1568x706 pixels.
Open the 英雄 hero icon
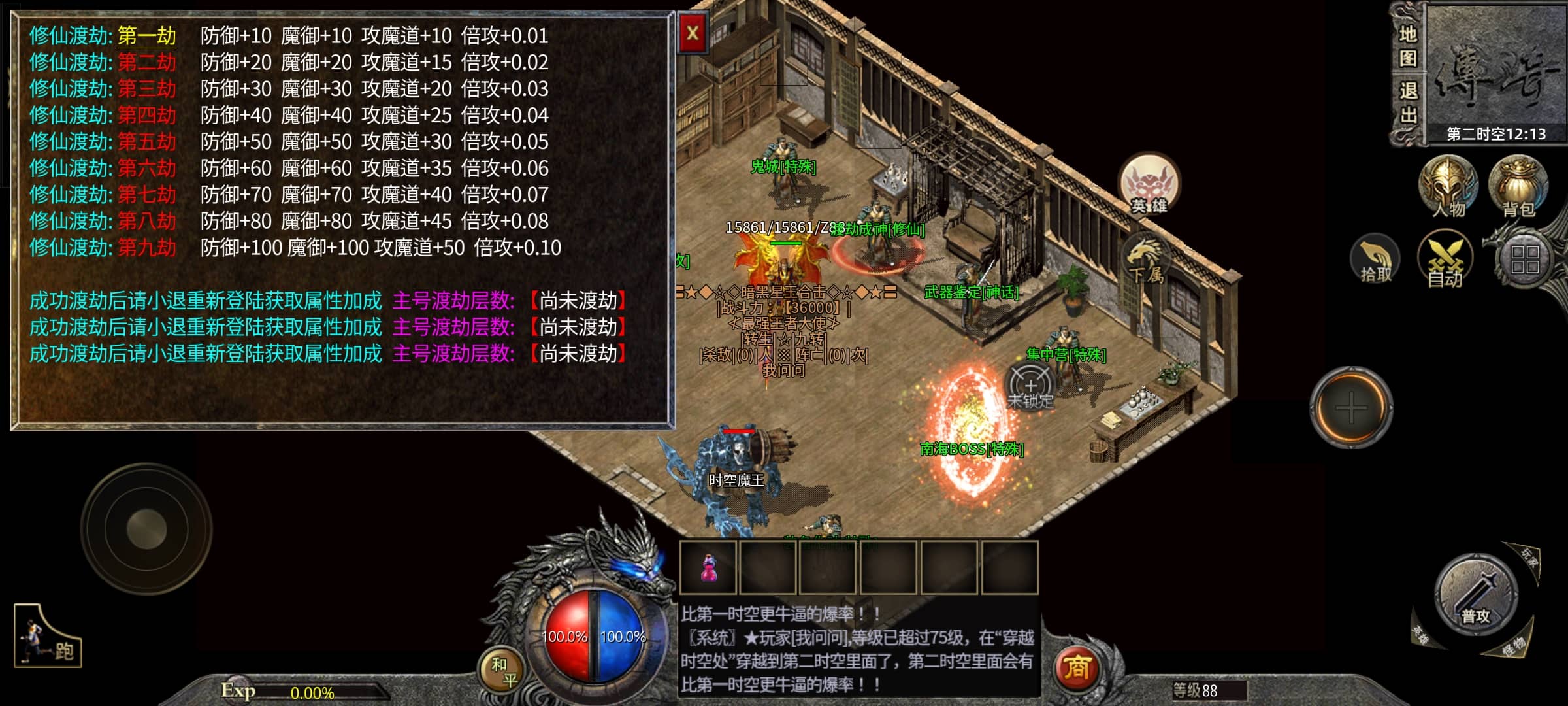pos(1149,185)
